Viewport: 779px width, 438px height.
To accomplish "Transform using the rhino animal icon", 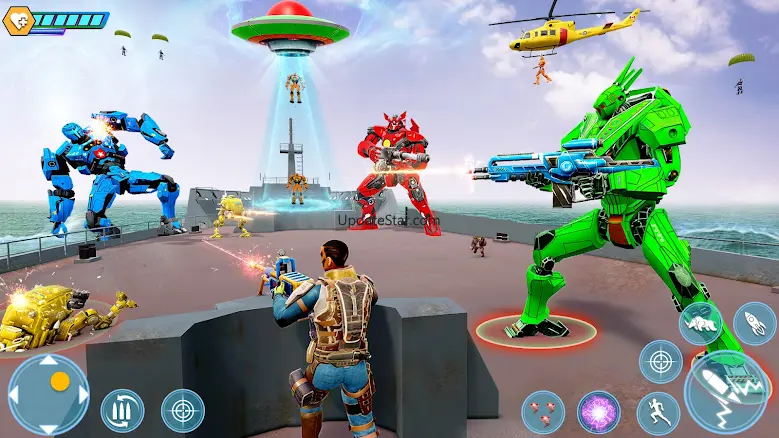I will tap(701, 324).
